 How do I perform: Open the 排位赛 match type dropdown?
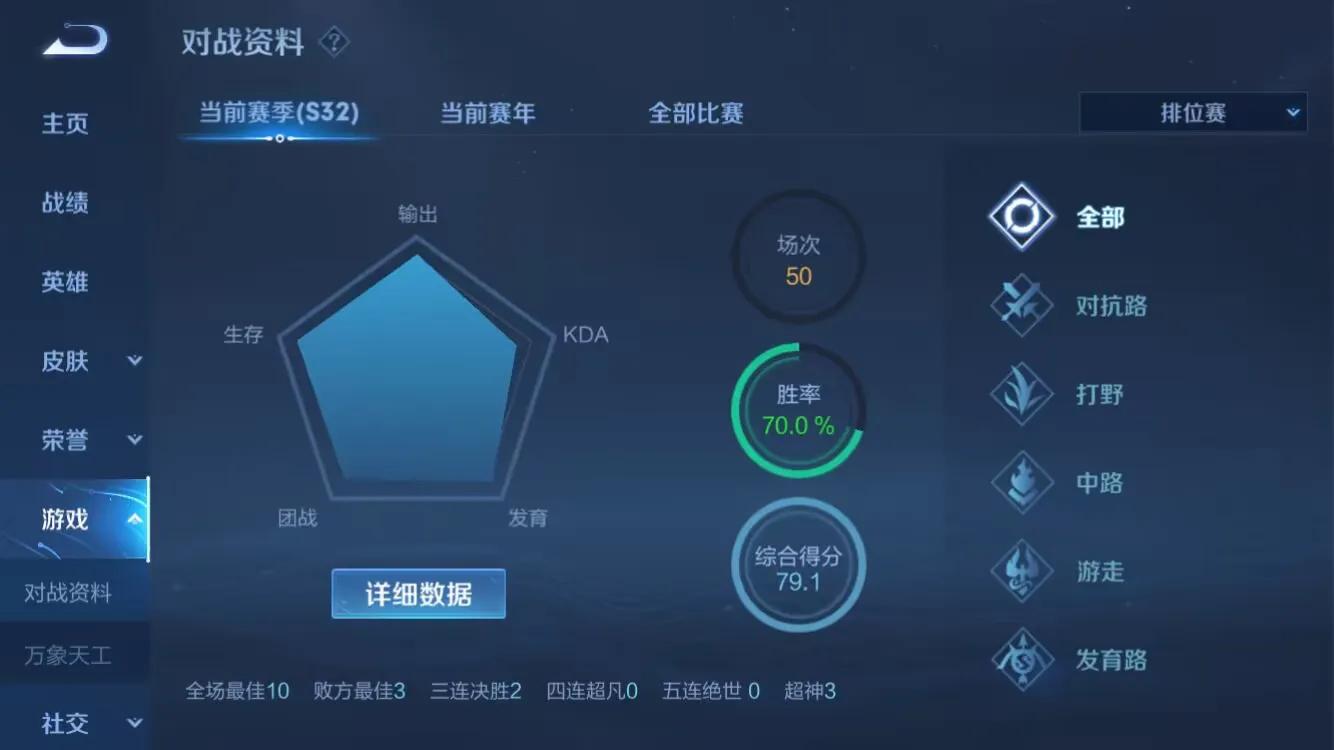(x=1192, y=112)
